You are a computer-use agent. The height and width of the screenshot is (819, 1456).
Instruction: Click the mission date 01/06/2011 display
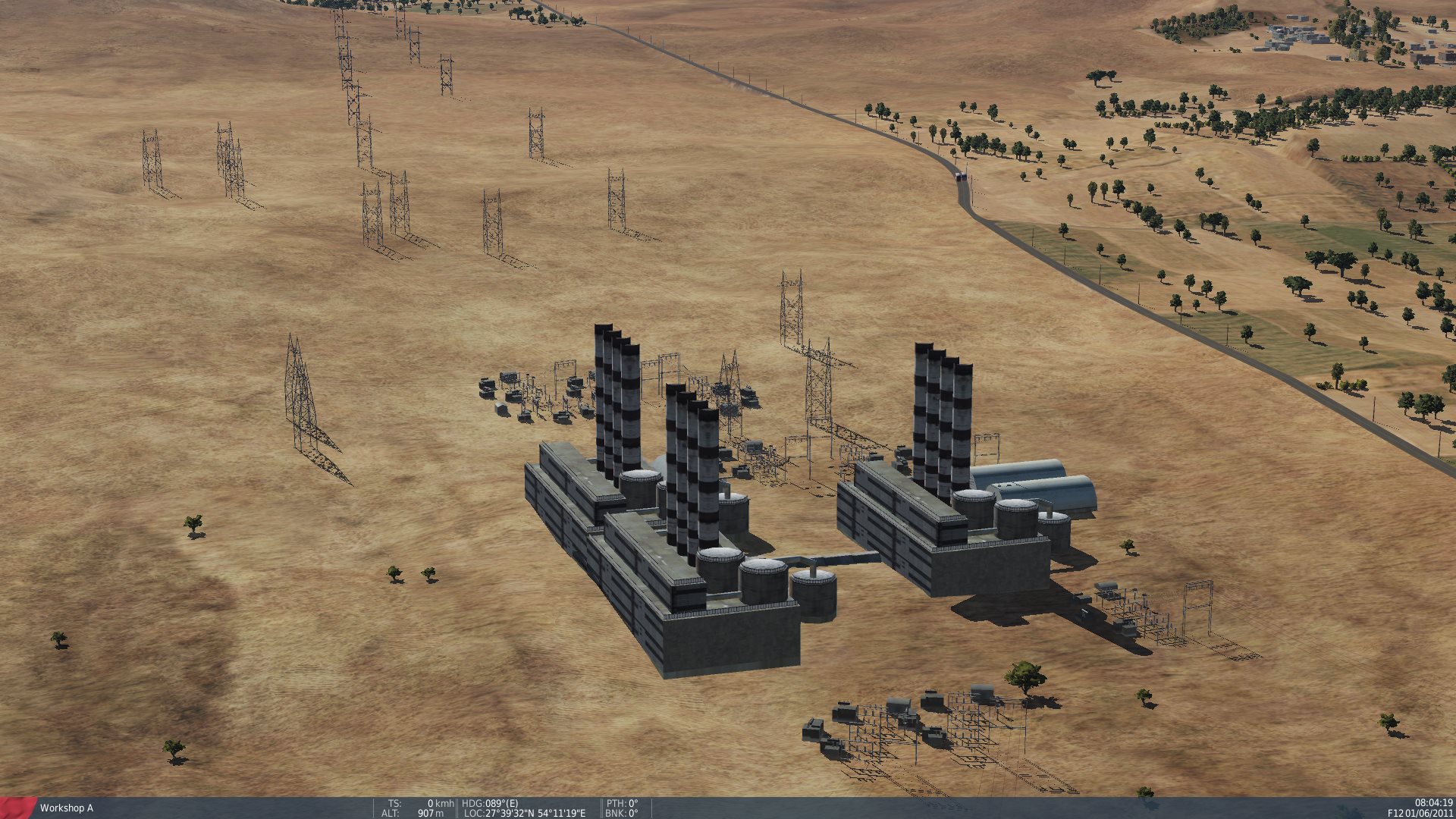[x=1430, y=812]
